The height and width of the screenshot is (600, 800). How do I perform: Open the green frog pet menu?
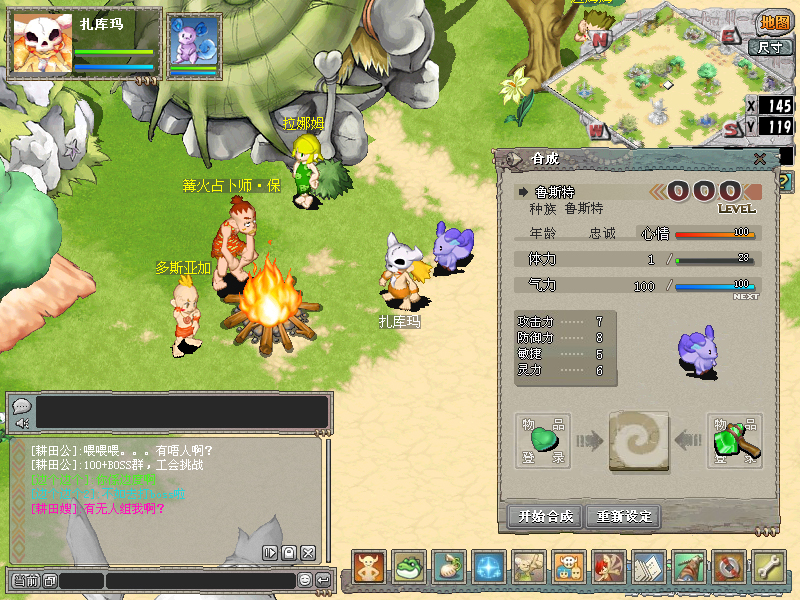pyautogui.click(x=409, y=567)
